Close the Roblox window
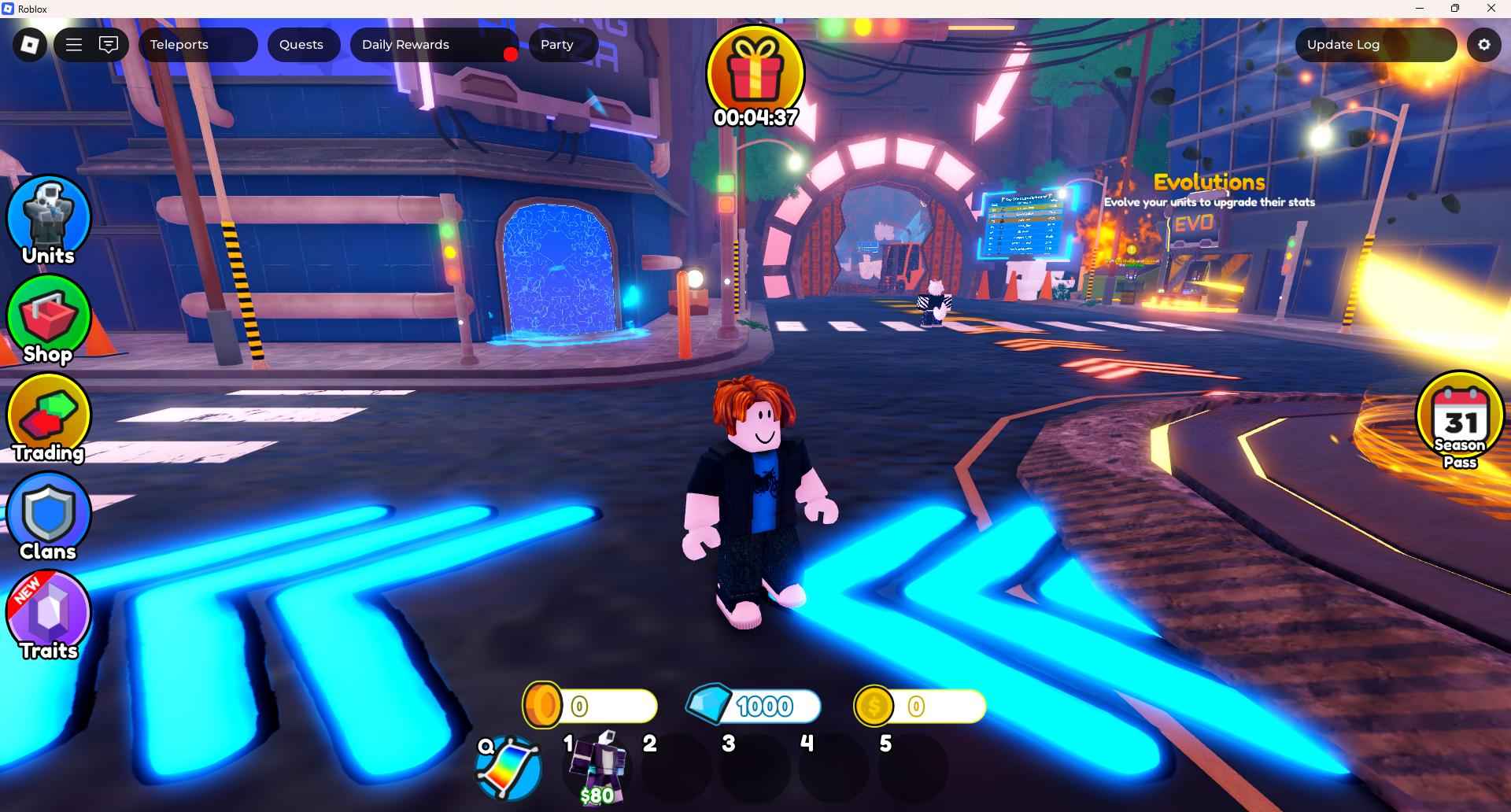 click(x=1491, y=9)
